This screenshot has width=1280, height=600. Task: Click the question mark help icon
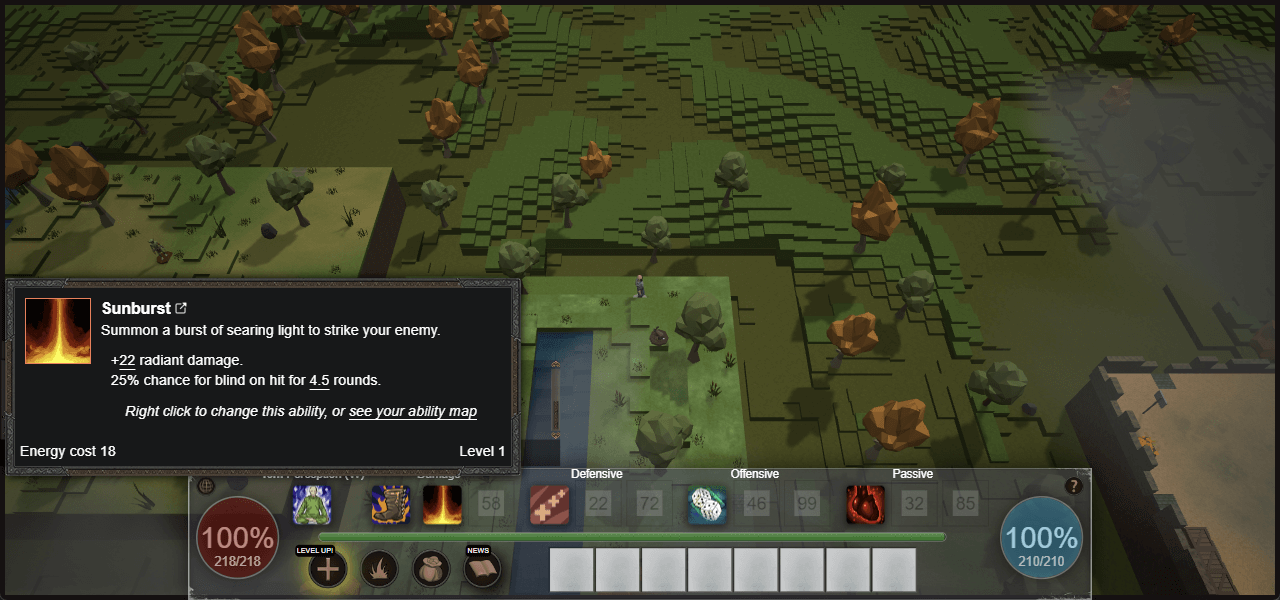(1074, 486)
